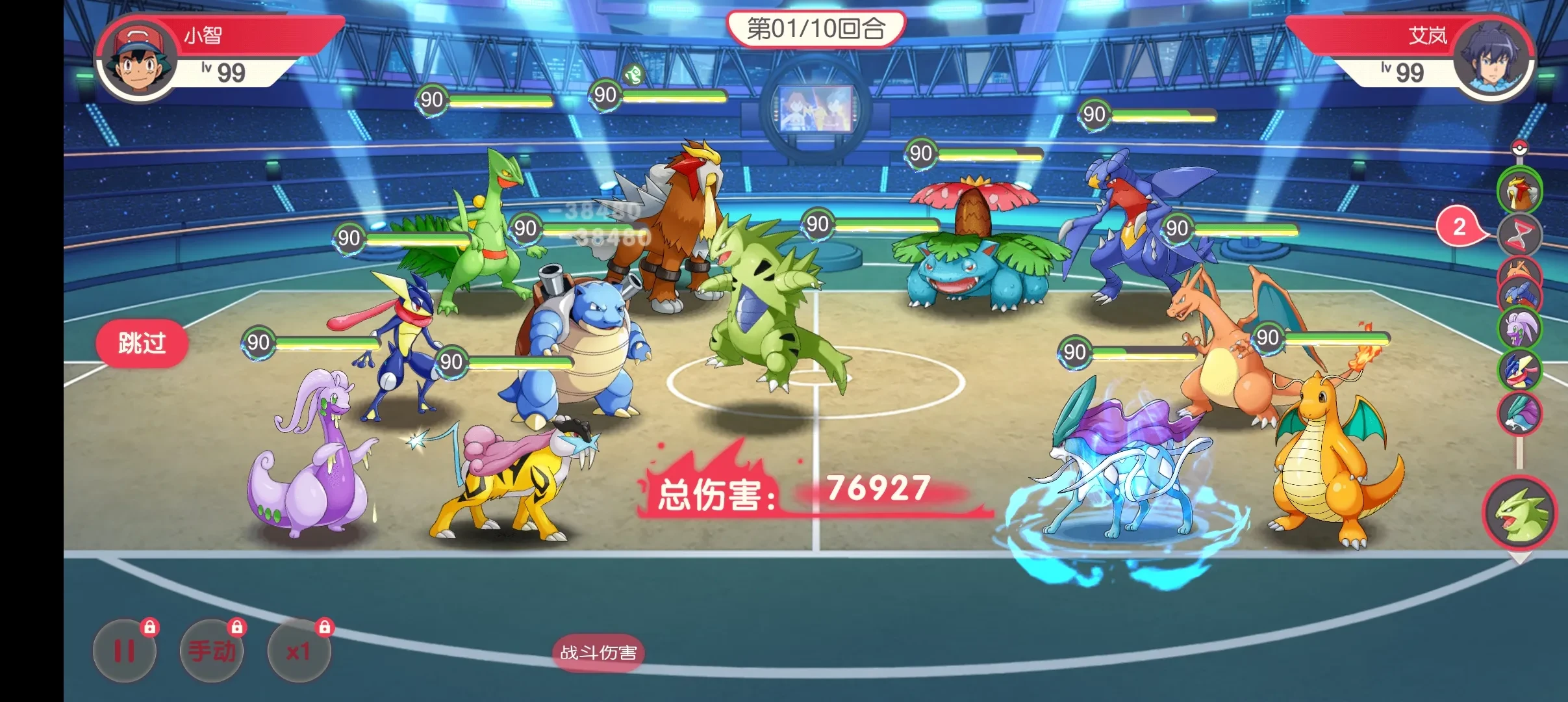Image resolution: width=1568 pixels, height=702 pixels.
Task: Tap the large Tyranitar active-turn portrait
Action: pos(1520,513)
